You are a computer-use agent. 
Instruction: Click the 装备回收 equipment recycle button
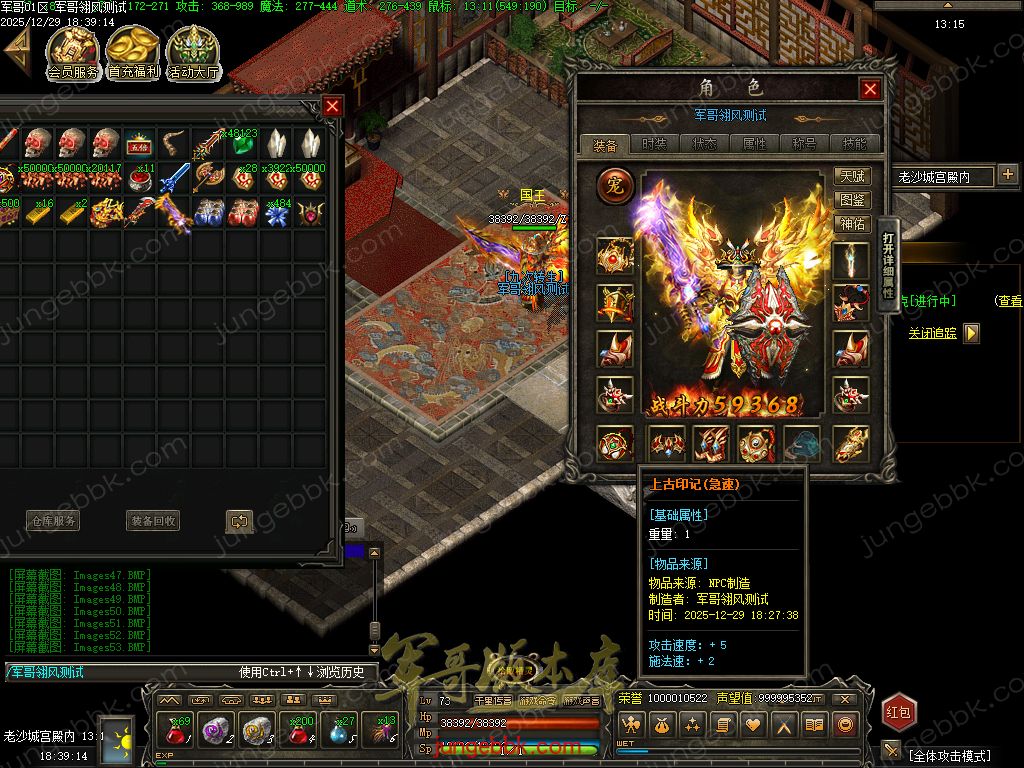[153, 521]
